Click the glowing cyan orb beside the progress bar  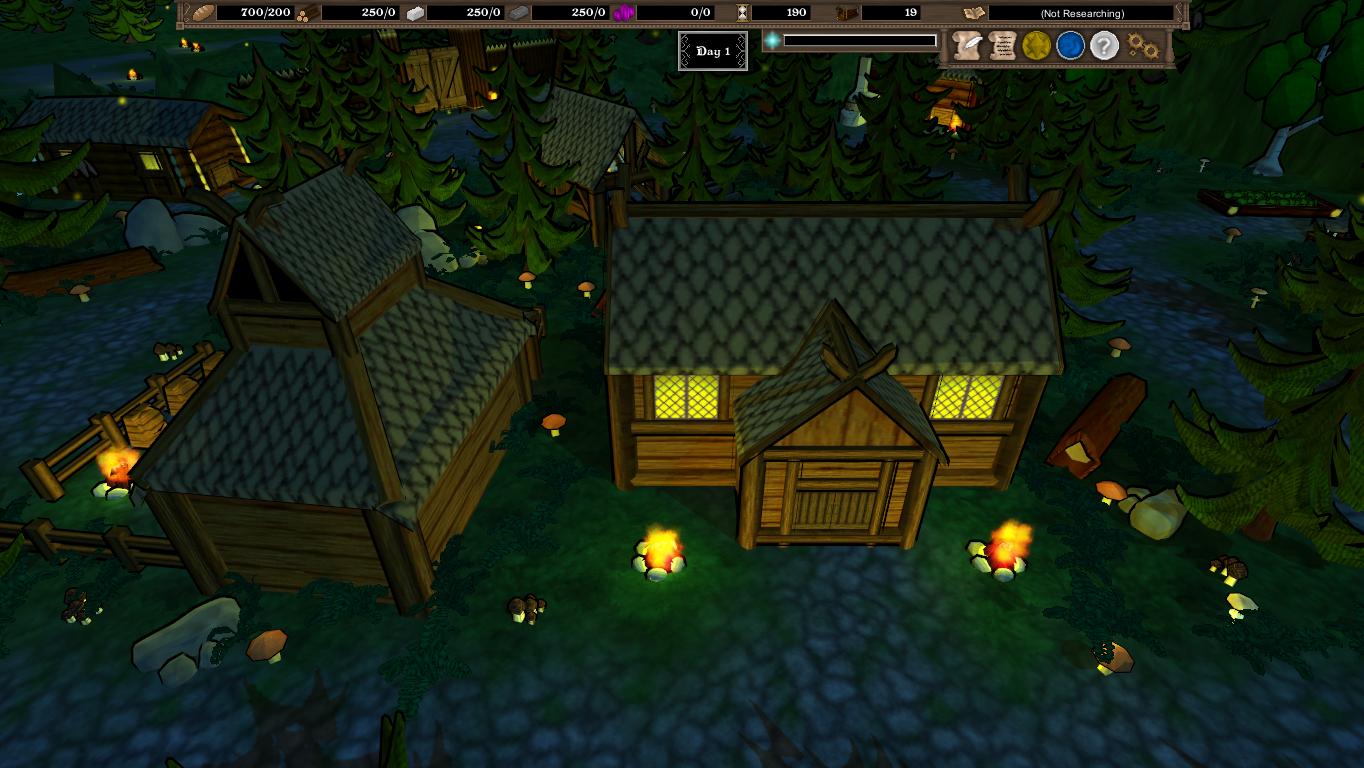[773, 39]
